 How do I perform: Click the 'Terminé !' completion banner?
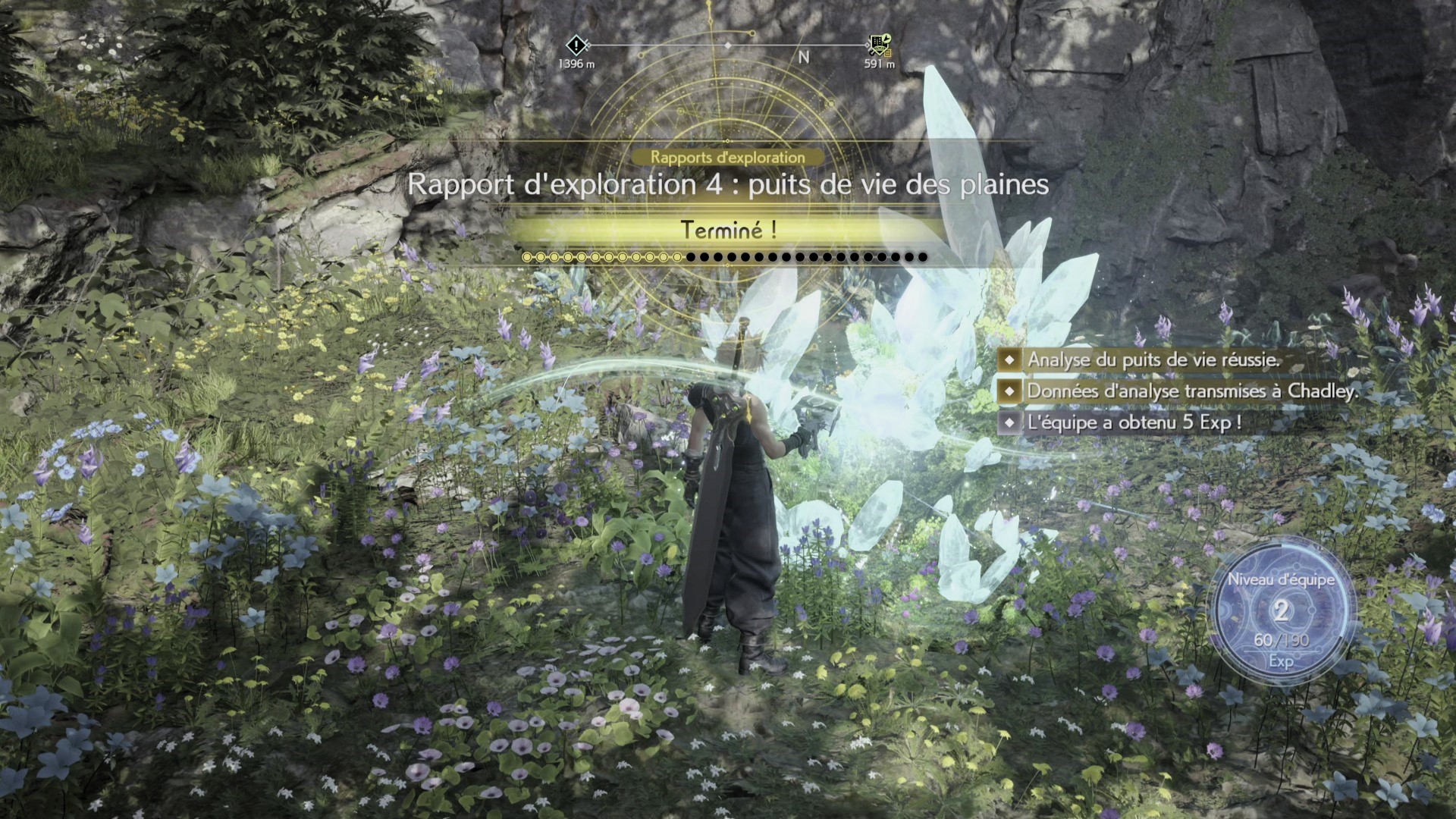728,230
